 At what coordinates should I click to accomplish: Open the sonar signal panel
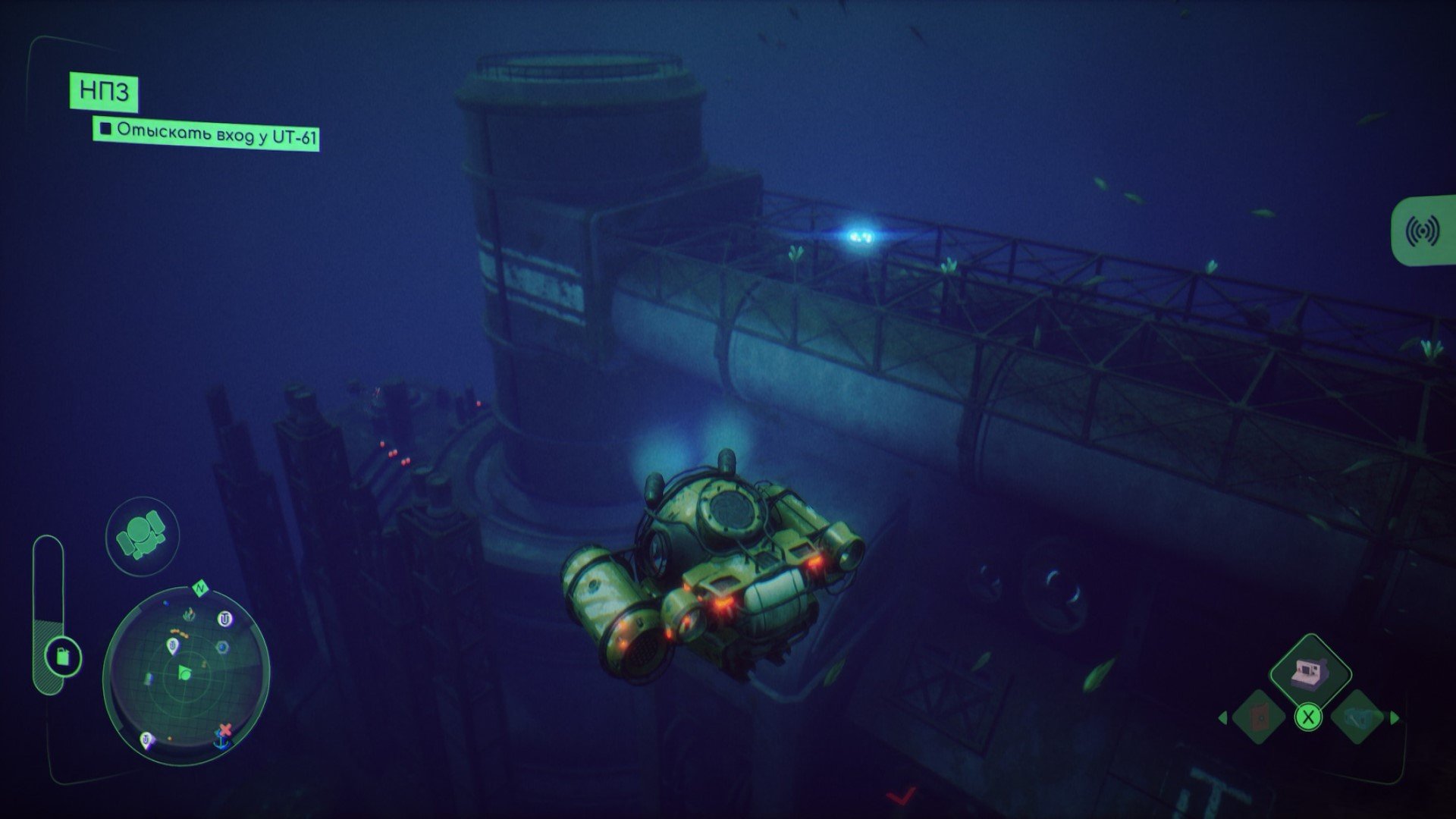tap(1423, 231)
